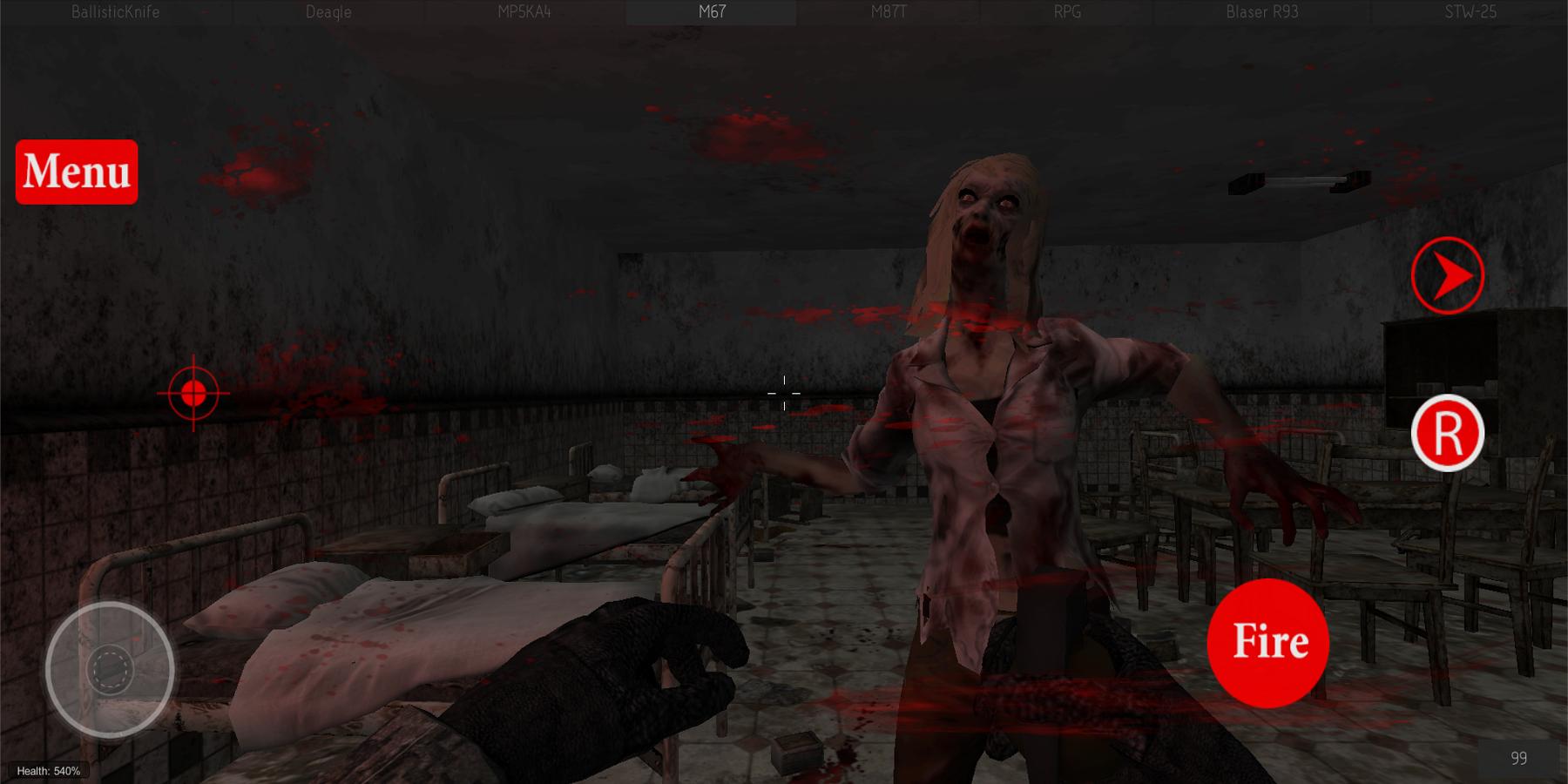The image size is (1568, 784).
Task: Switch to the Deagle weapon
Action: [x=327, y=11]
